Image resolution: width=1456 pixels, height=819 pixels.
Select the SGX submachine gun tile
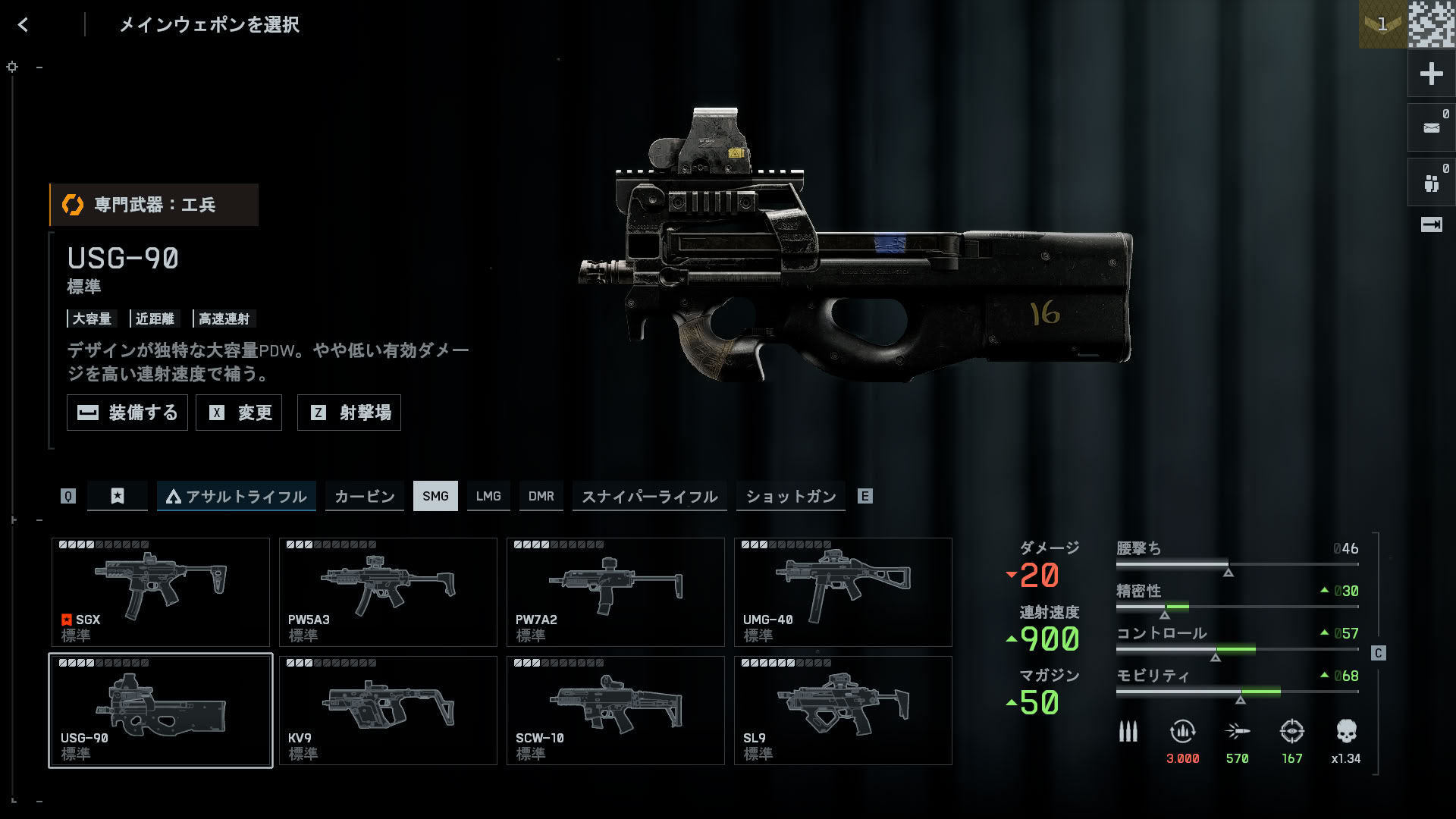coord(161,592)
